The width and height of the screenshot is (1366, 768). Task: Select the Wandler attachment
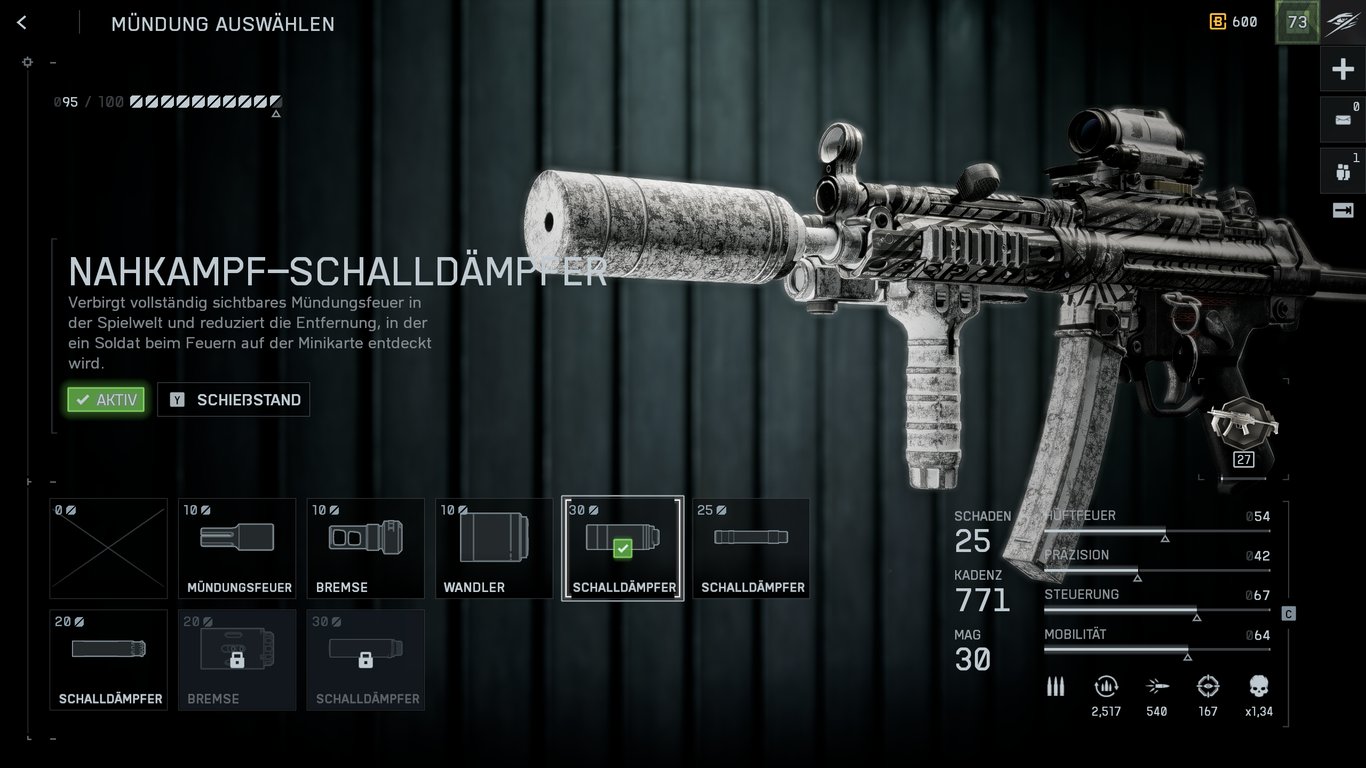[x=494, y=548]
